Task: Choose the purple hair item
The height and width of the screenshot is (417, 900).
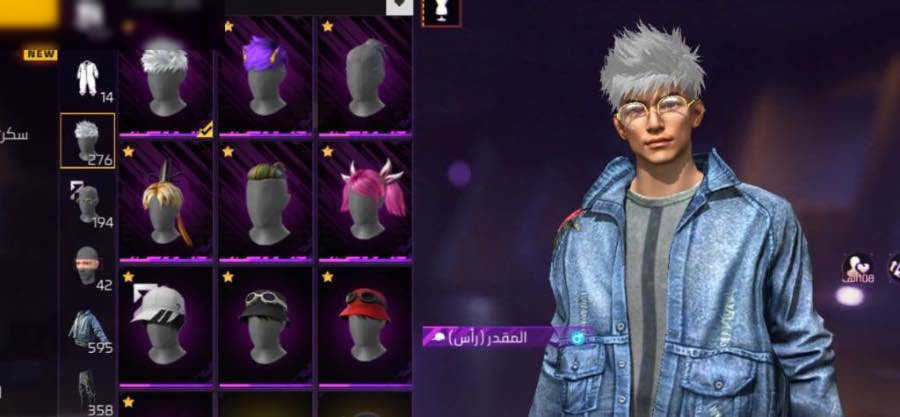Action: [265, 78]
